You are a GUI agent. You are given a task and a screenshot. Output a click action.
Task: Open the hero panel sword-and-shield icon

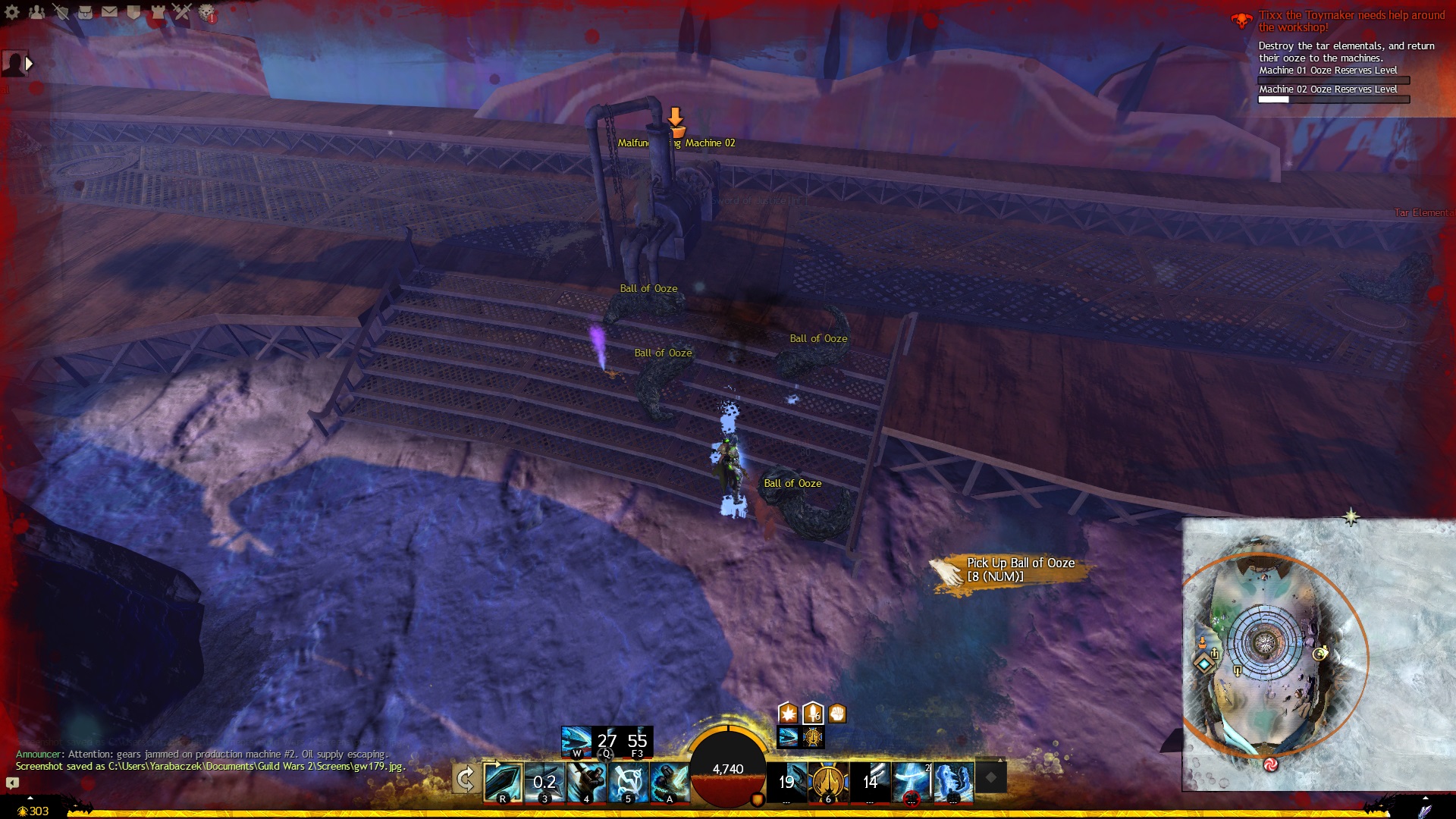61,12
